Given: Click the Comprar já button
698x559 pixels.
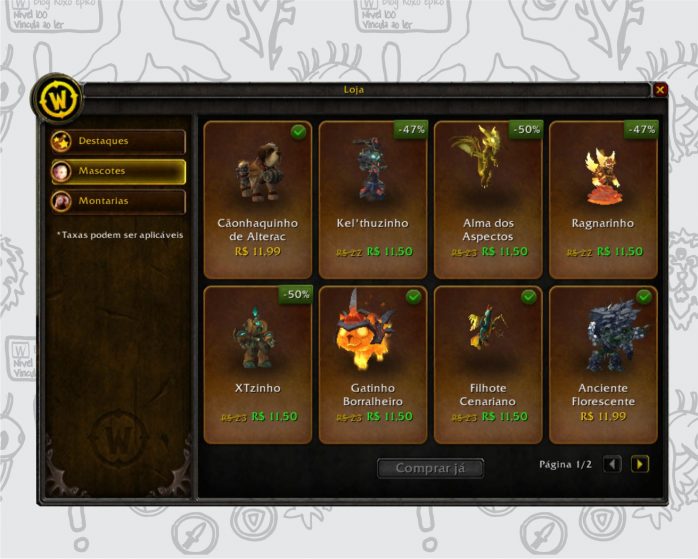Looking at the screenshot, I should point(430,468).
